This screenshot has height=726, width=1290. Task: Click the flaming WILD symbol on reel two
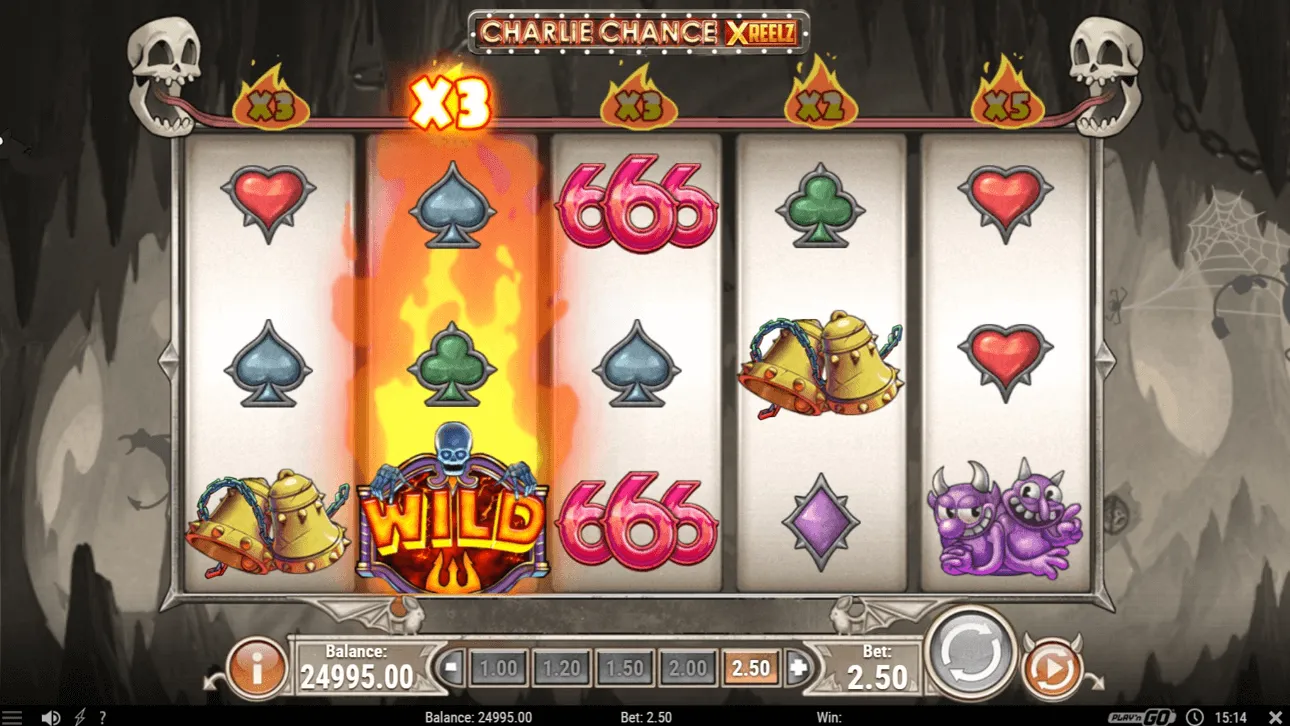tap(453, 520)
